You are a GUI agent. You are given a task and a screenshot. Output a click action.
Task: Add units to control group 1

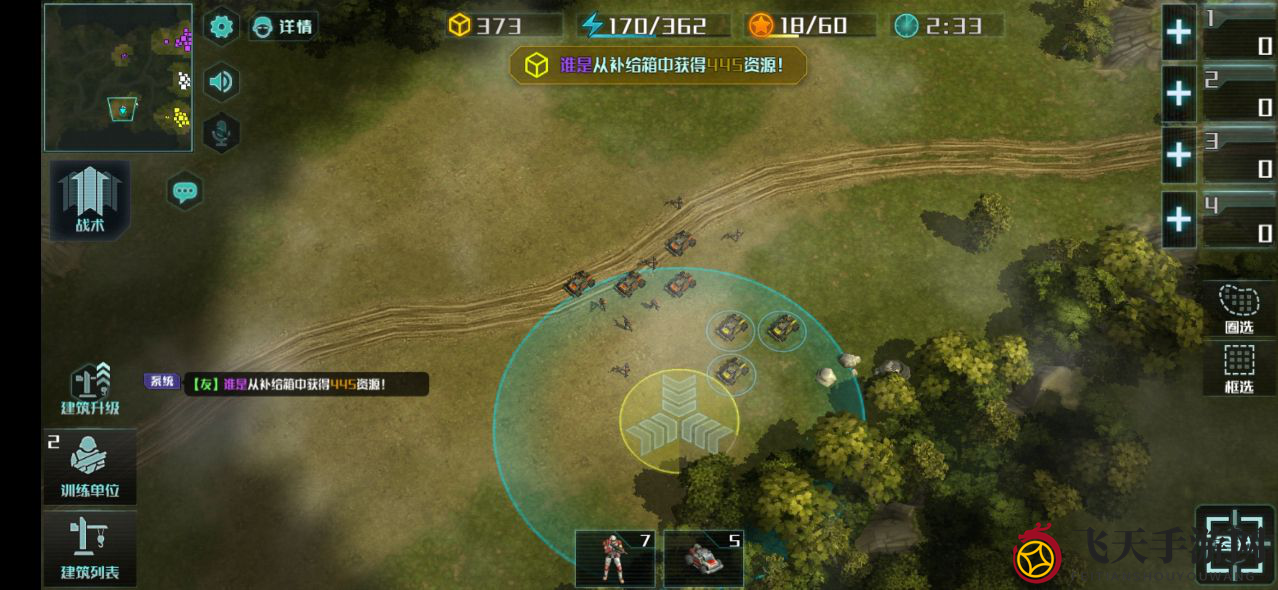click(1179, 33)
